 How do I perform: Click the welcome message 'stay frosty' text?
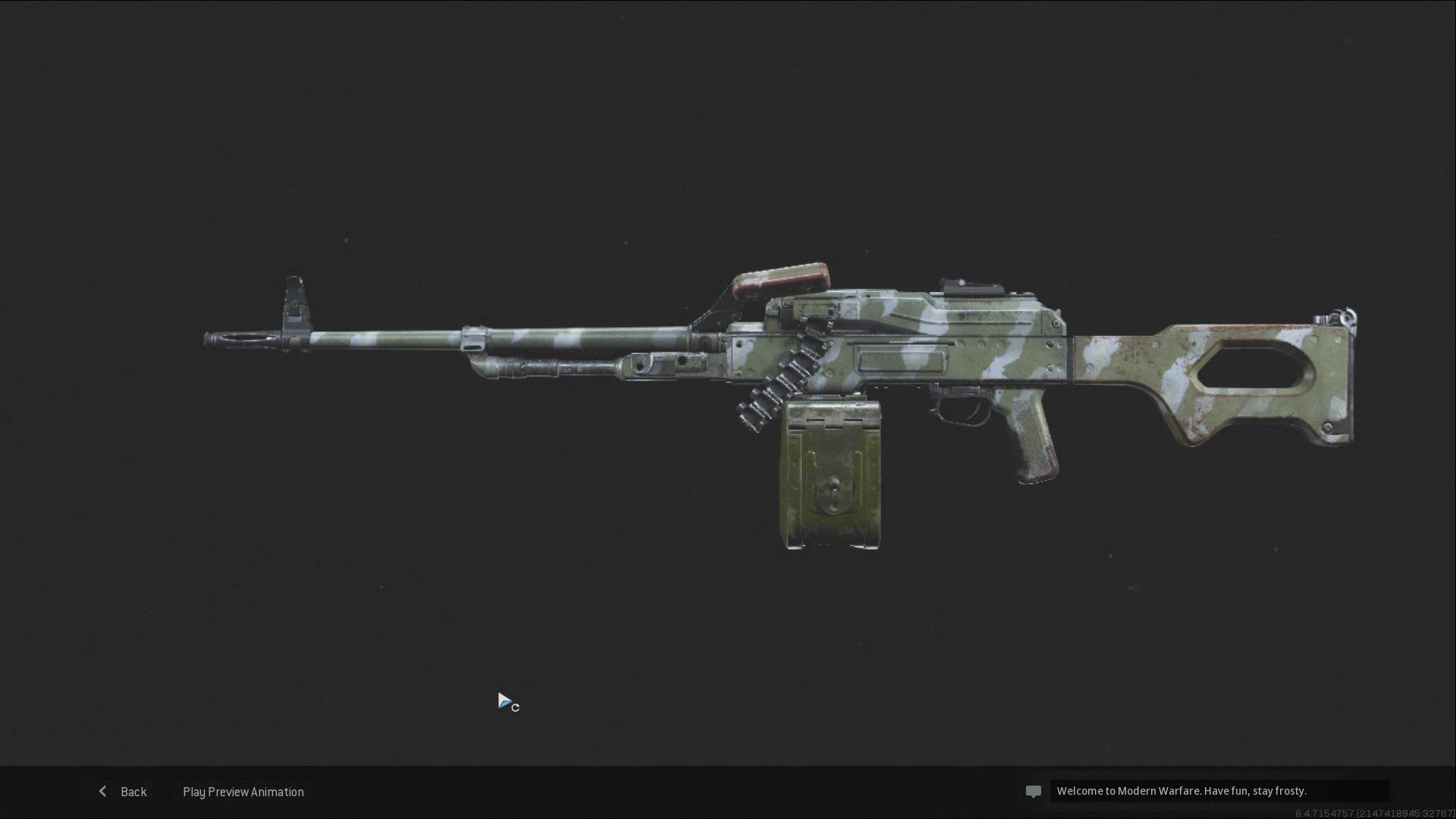1280,790
